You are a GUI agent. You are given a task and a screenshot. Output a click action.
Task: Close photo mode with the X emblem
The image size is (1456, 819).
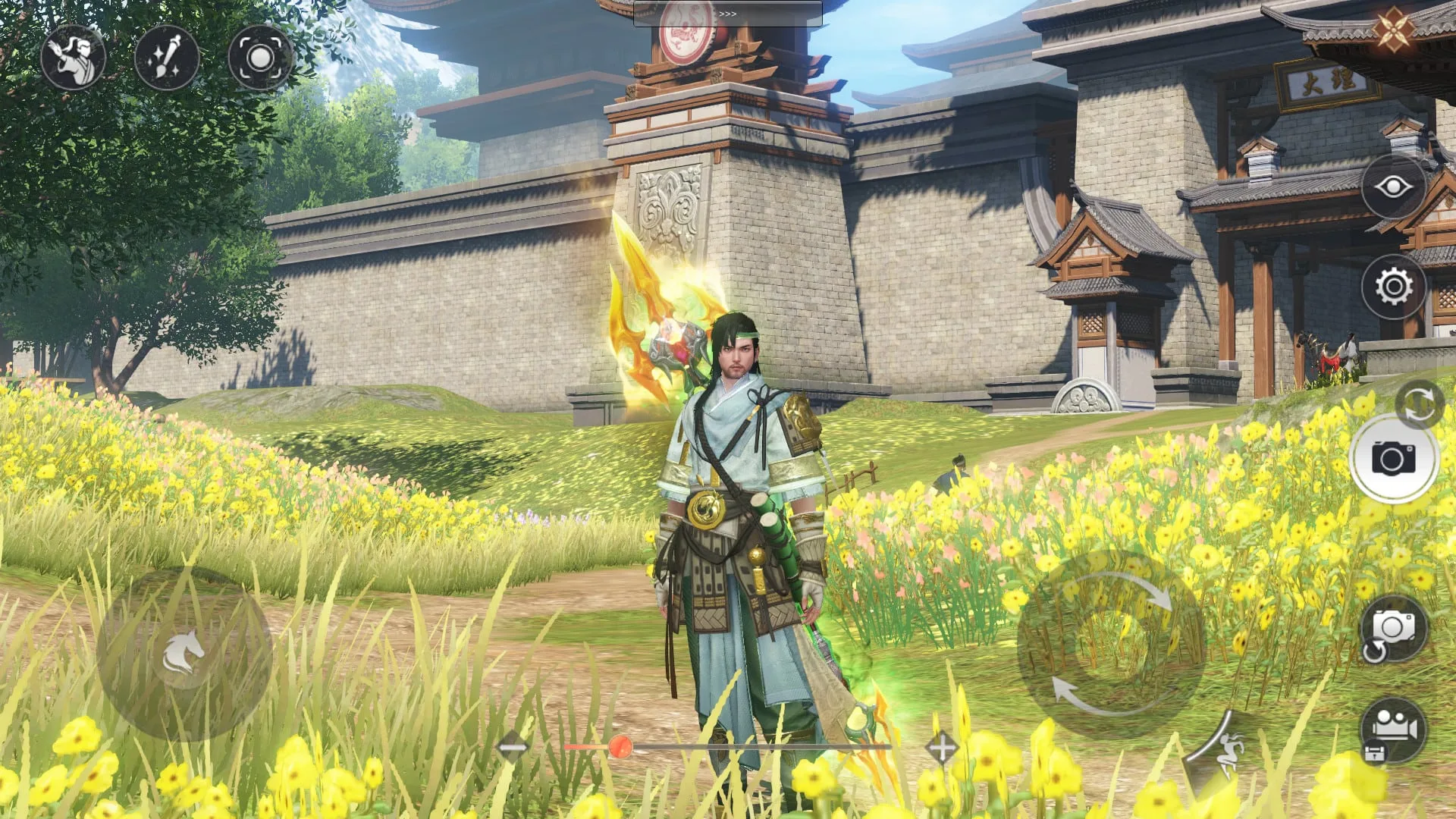pos(1394,30)
